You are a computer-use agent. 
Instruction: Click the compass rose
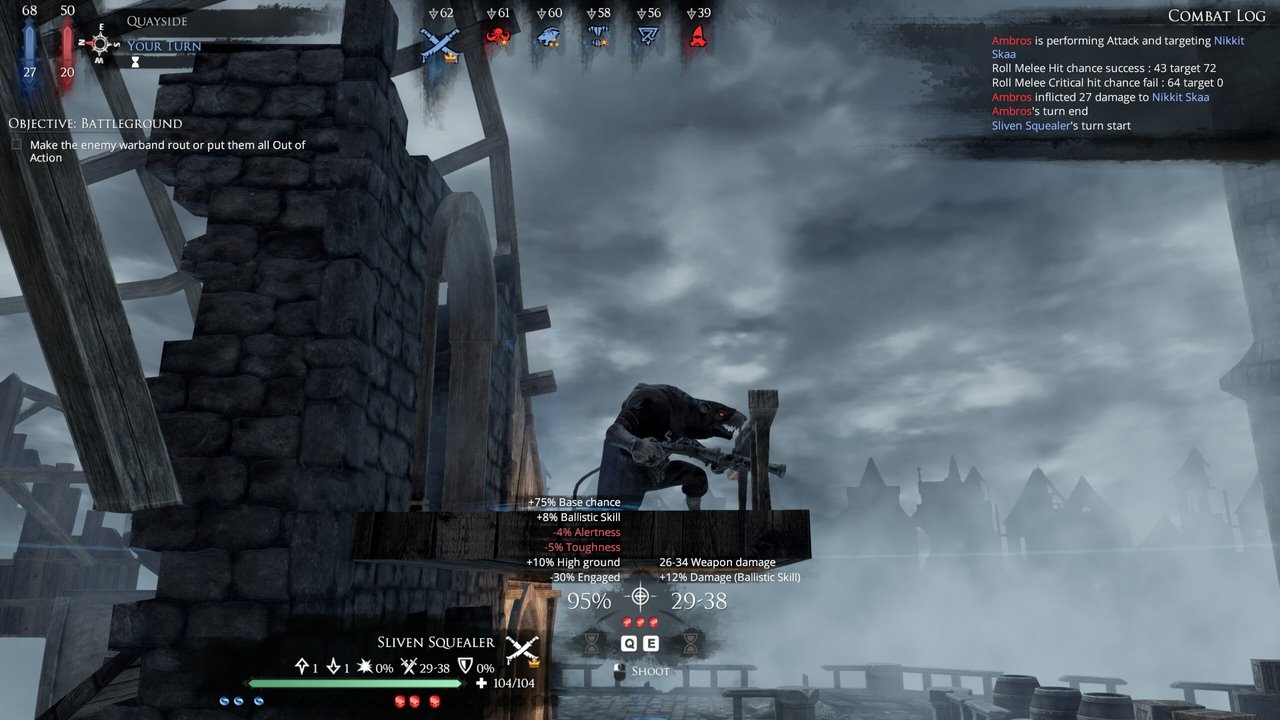[99, 43]
